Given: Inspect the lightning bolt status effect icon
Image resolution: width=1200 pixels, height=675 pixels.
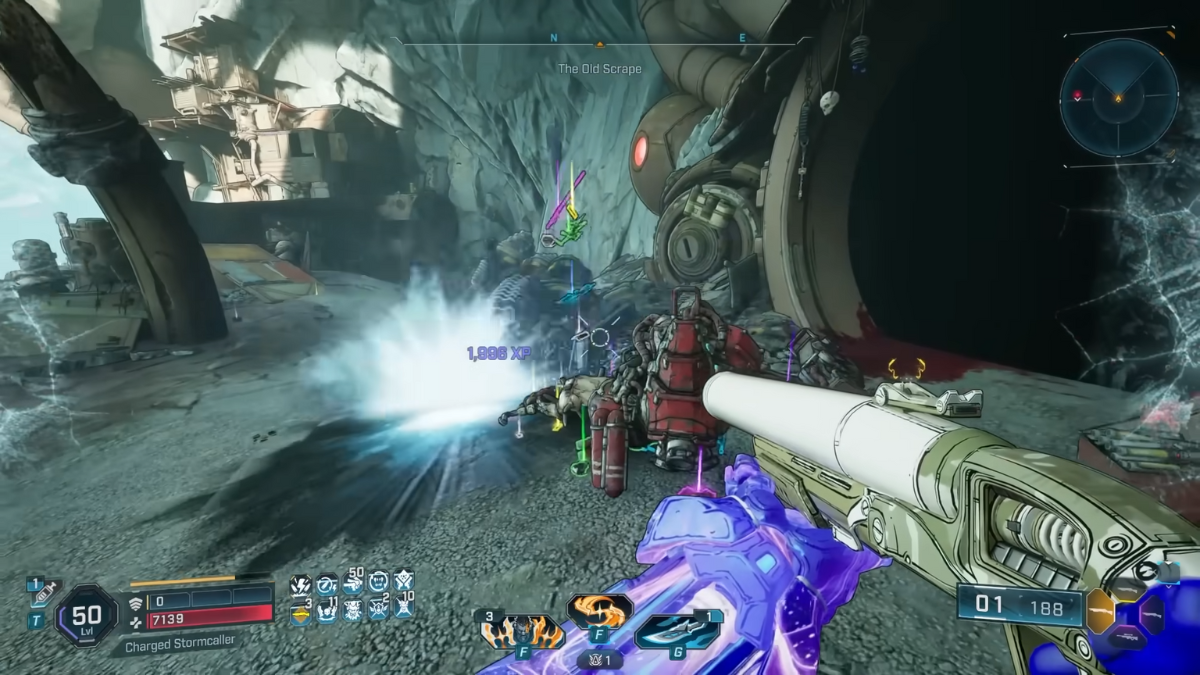Looking at the screenshot, I should coord(299,585).
